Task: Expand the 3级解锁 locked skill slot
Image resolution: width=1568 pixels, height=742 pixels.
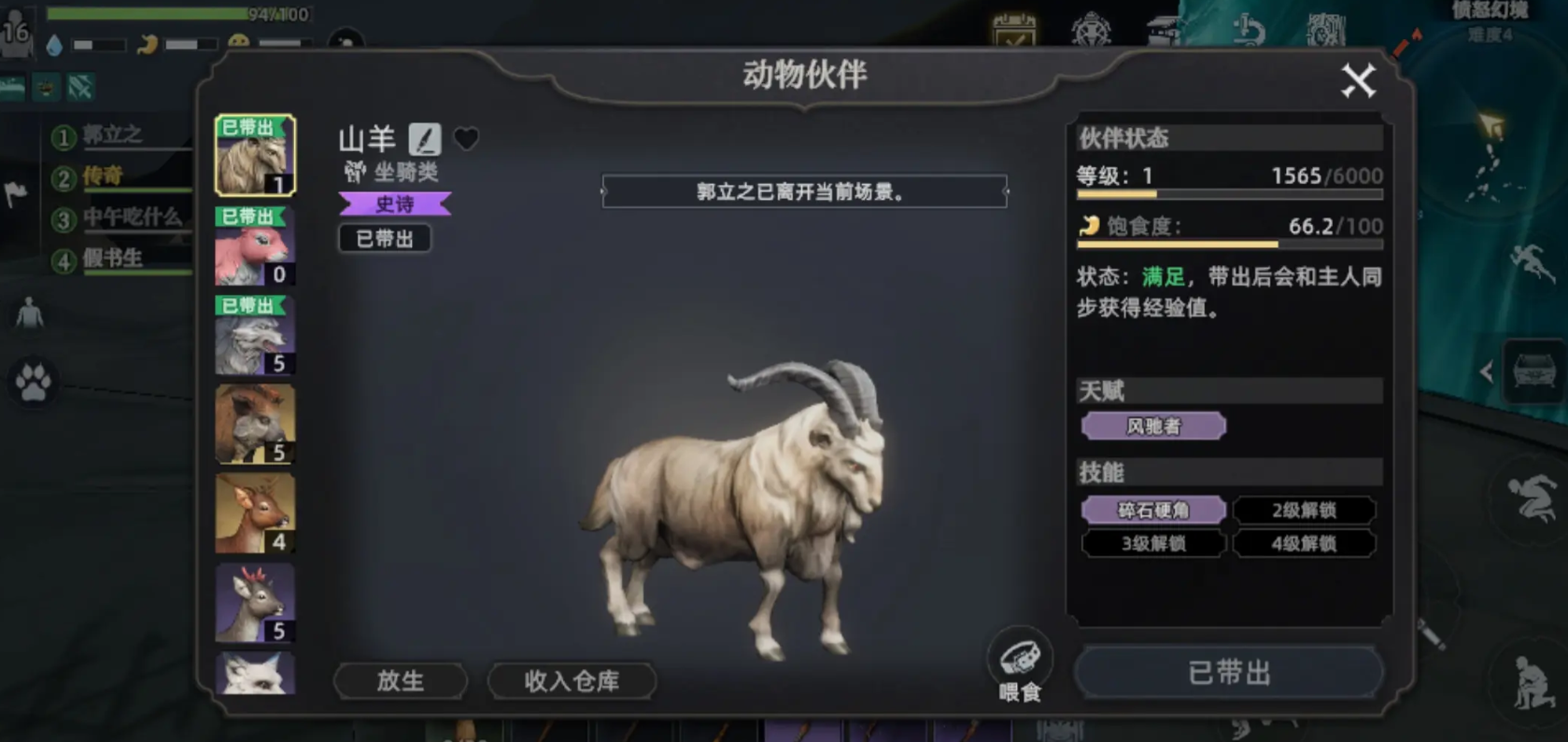Action: point(1152,543)
